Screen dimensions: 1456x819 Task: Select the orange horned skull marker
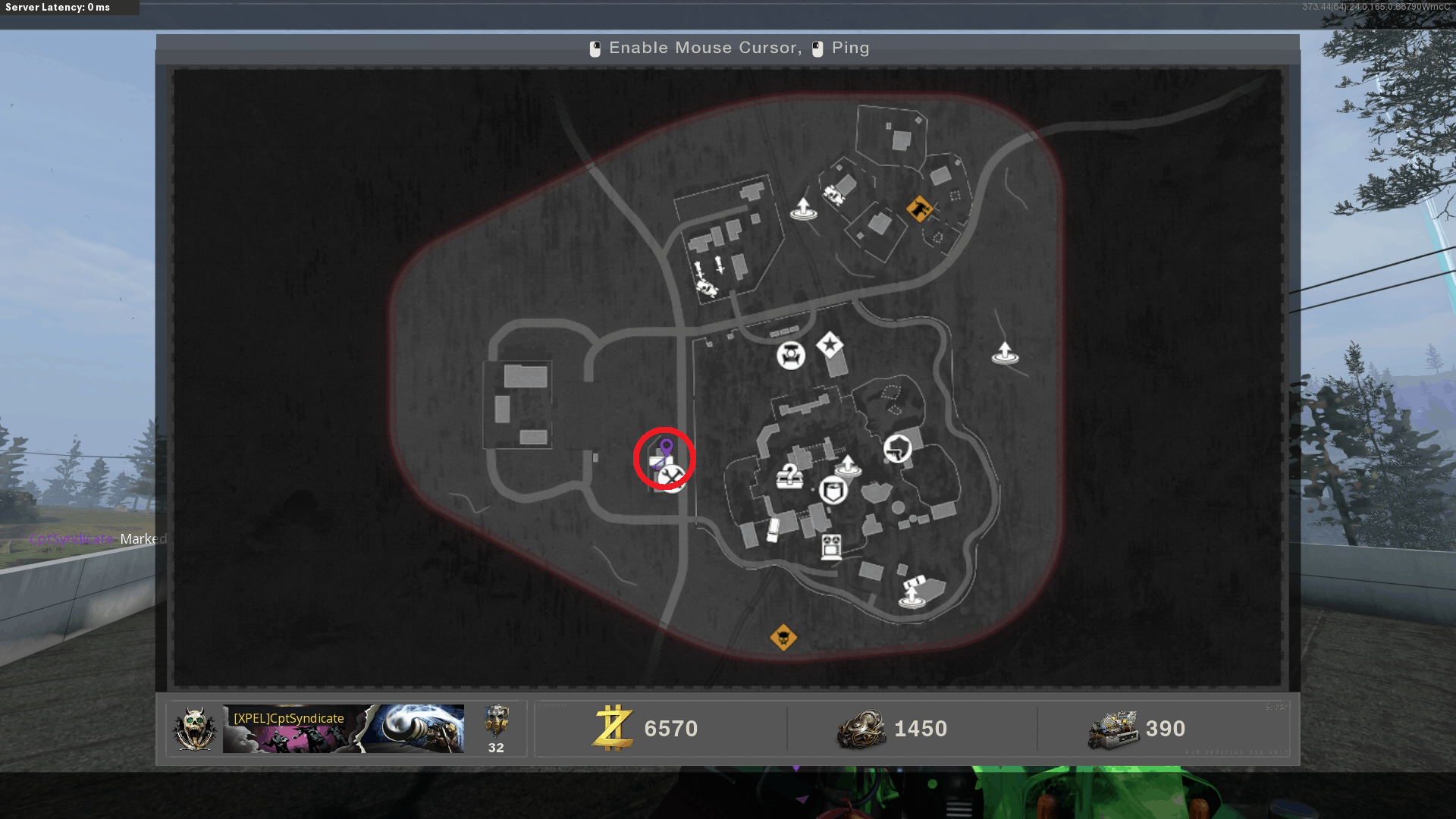783,638
